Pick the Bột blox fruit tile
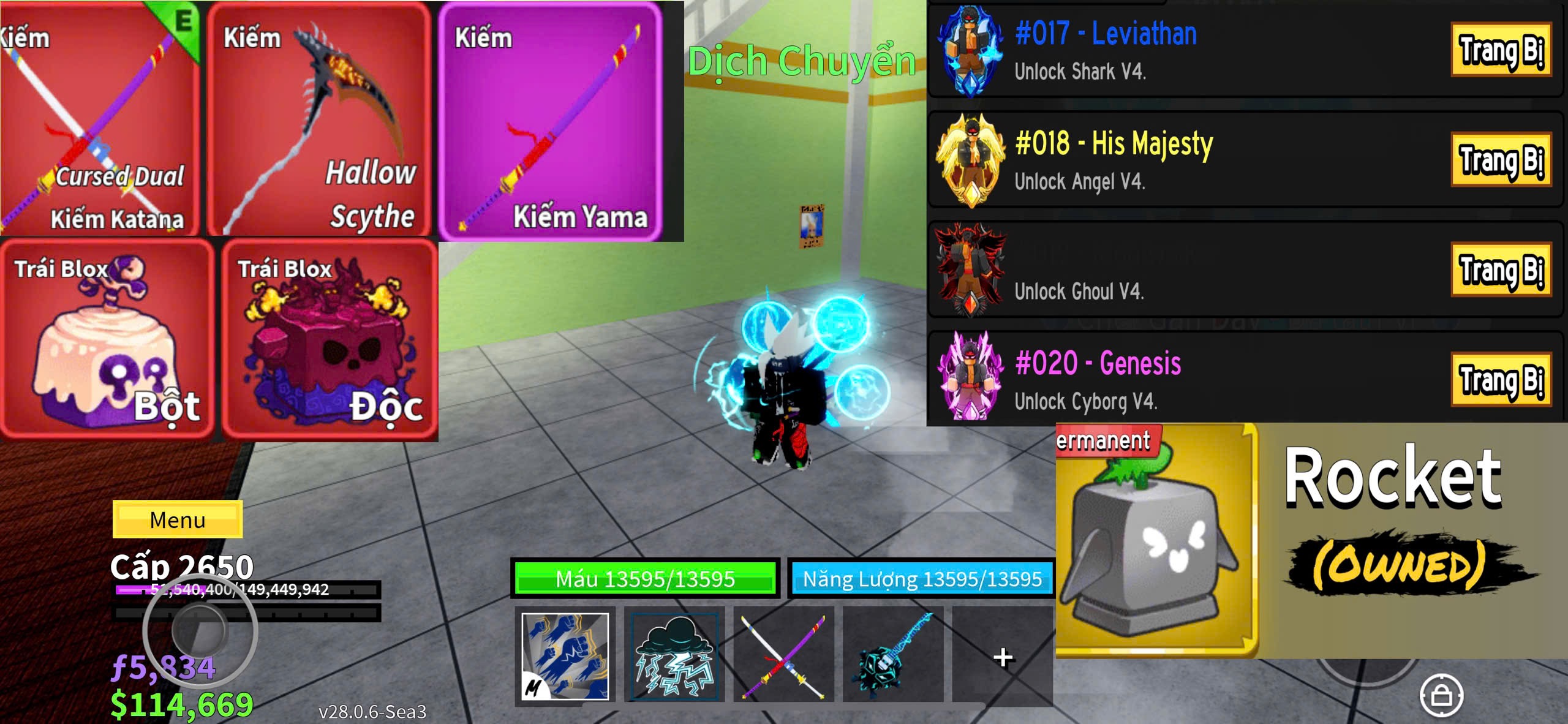Image resolution: width=1568 pixels, height=724 pixels. point(107,340)
